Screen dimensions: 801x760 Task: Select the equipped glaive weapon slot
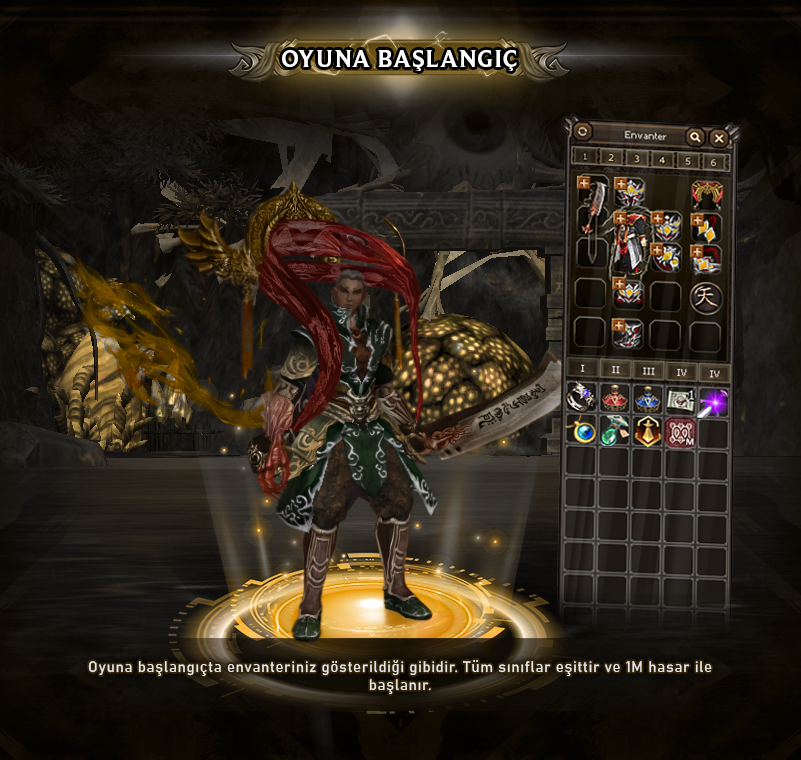pos(591,220)
